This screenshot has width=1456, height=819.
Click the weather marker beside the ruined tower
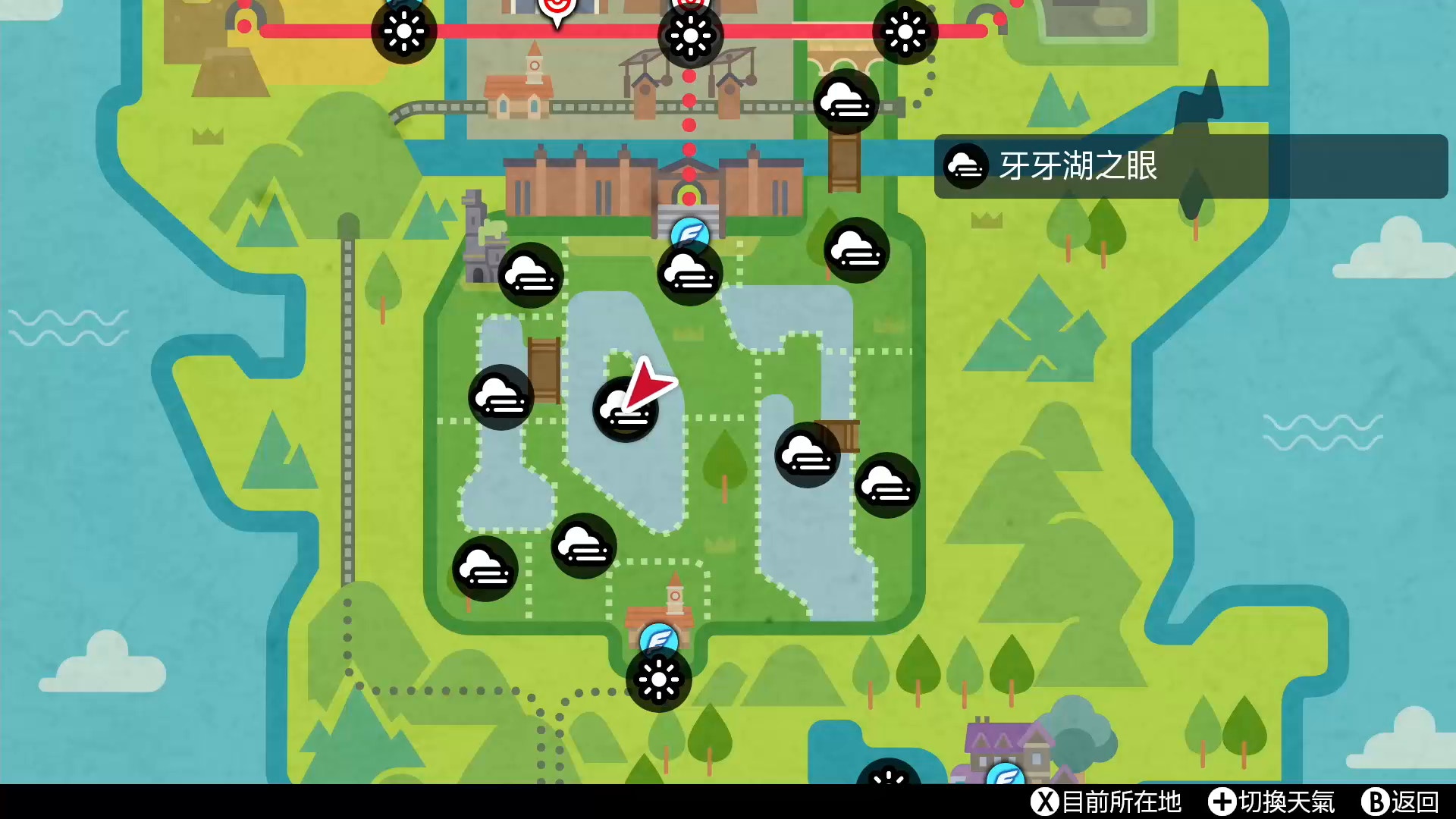point(531,275)
